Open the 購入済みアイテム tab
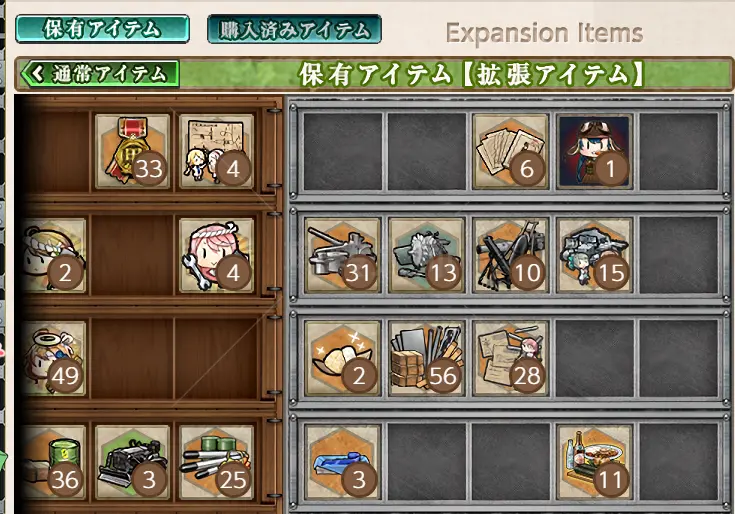 294,29
